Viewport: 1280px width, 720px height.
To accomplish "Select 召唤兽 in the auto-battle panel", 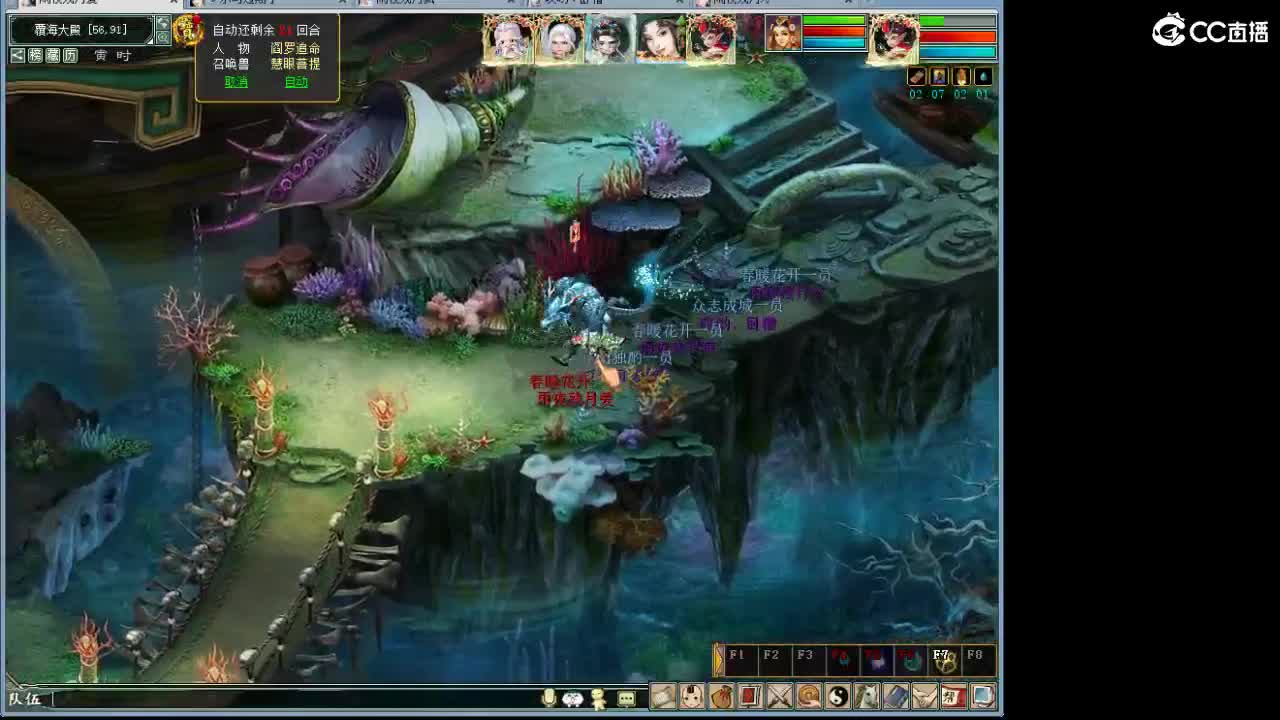I will point(230,64).
